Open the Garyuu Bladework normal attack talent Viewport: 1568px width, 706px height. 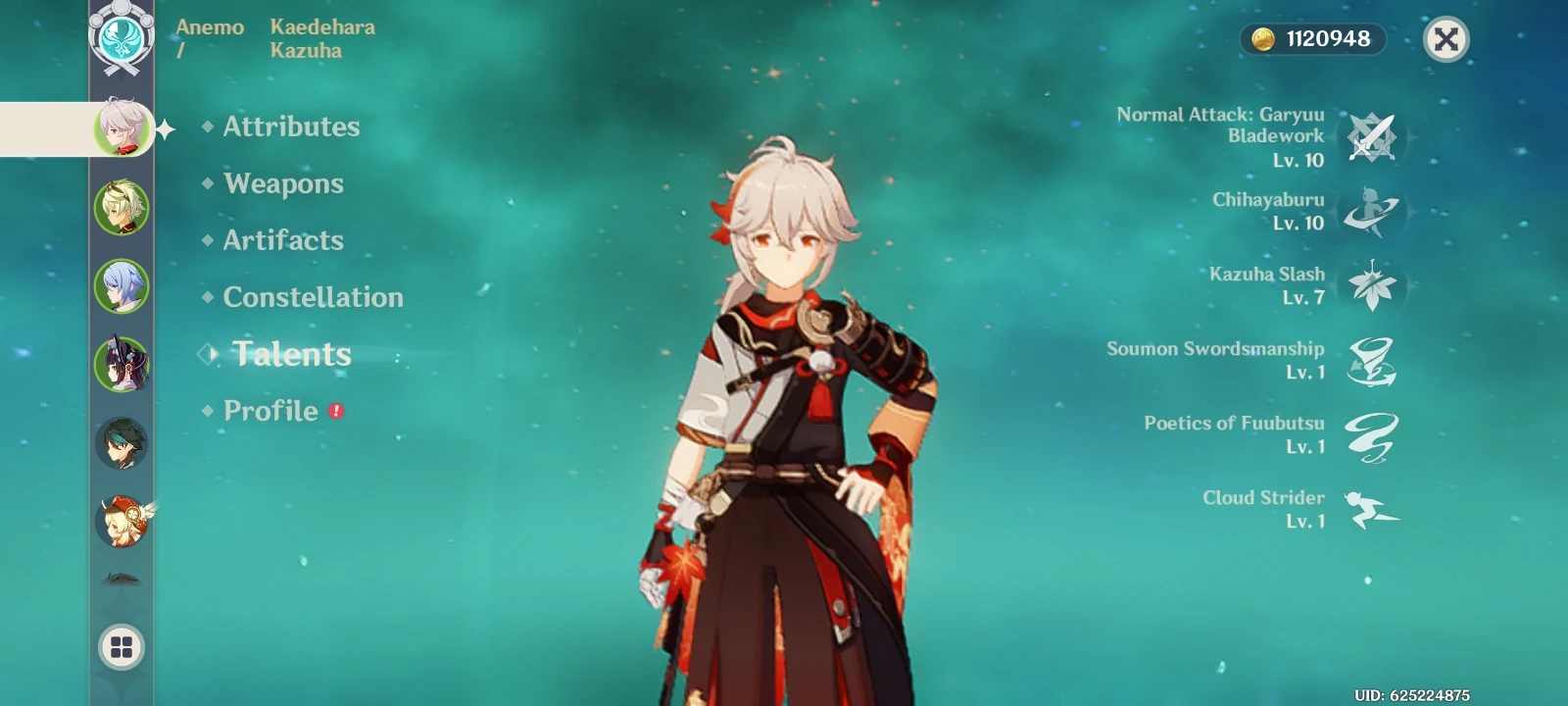pos(1372,137)
